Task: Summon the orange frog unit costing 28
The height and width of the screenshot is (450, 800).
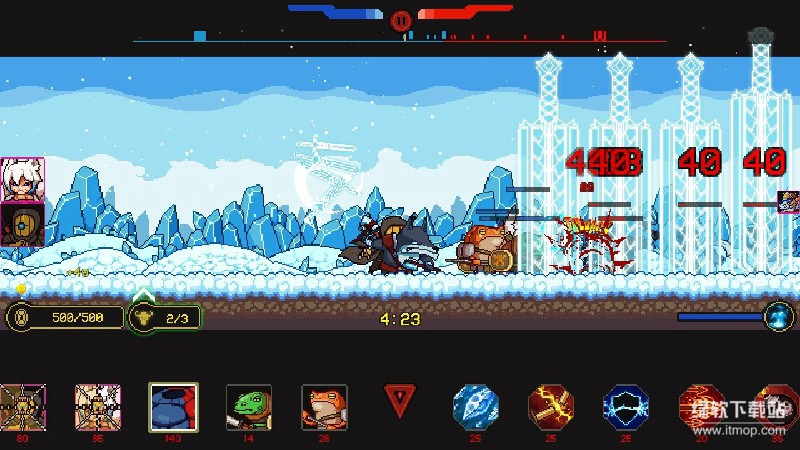Action: 324,406
